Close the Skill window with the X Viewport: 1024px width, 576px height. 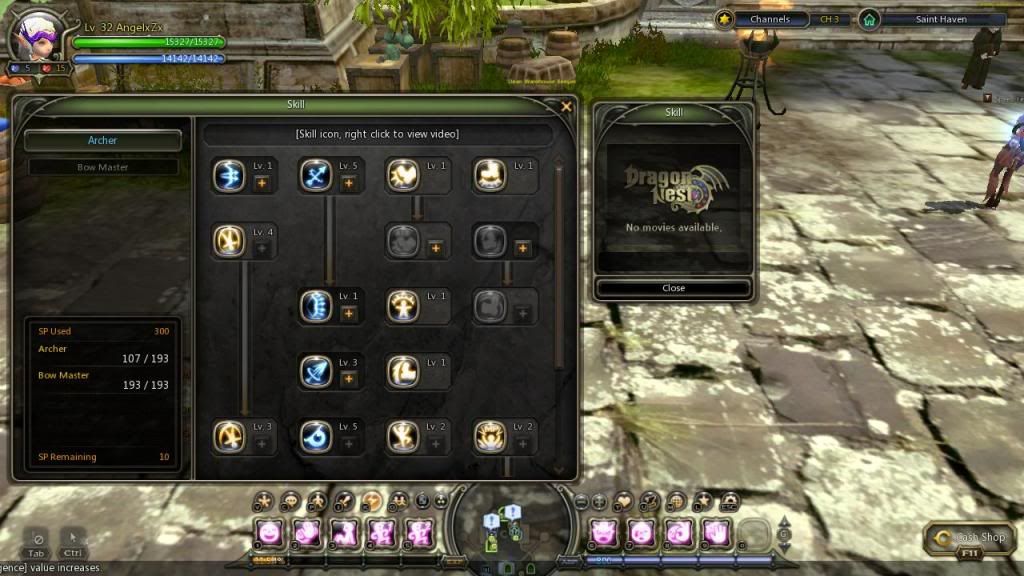coord(567,106)
